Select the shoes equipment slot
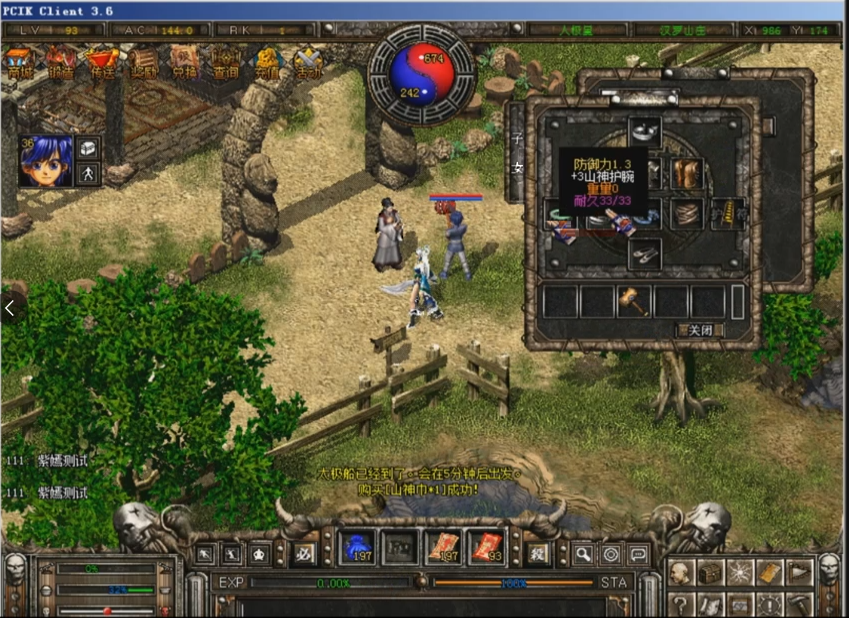Viewport: 849px width, 618px height. pos(644,254)
